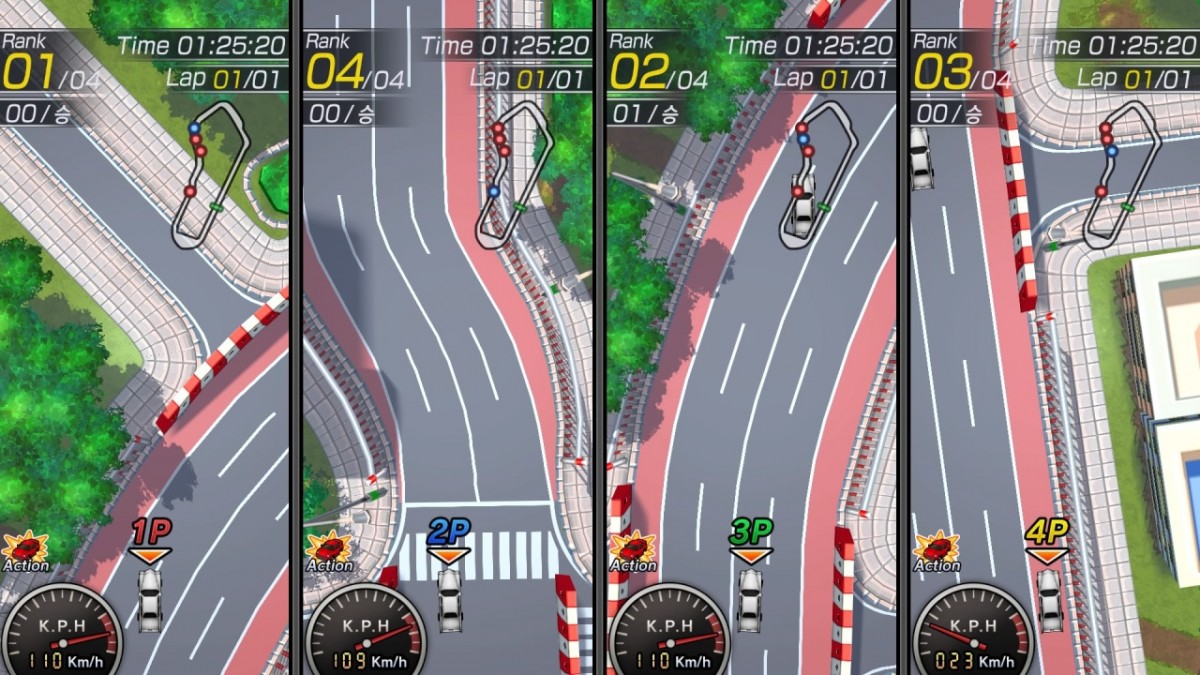Activate the Action icon beside the 1P marker
Image resolution: width=1200 pixels, height=675 pixels.
26,549
